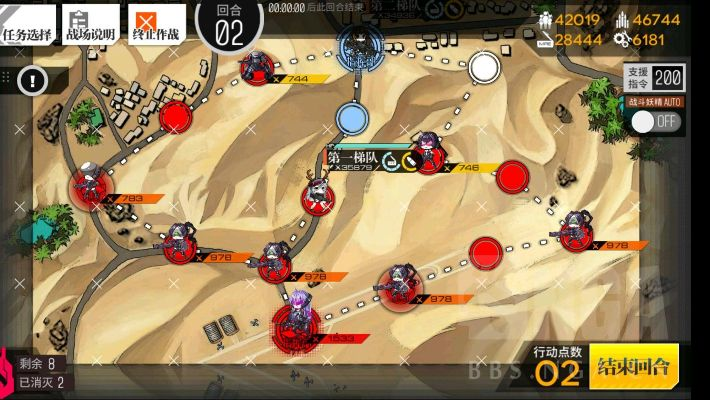Viewport: 710px width, 400px height.
Task: Open the 战场说明 battlefield briefing
Action: [x=90, y=24]
